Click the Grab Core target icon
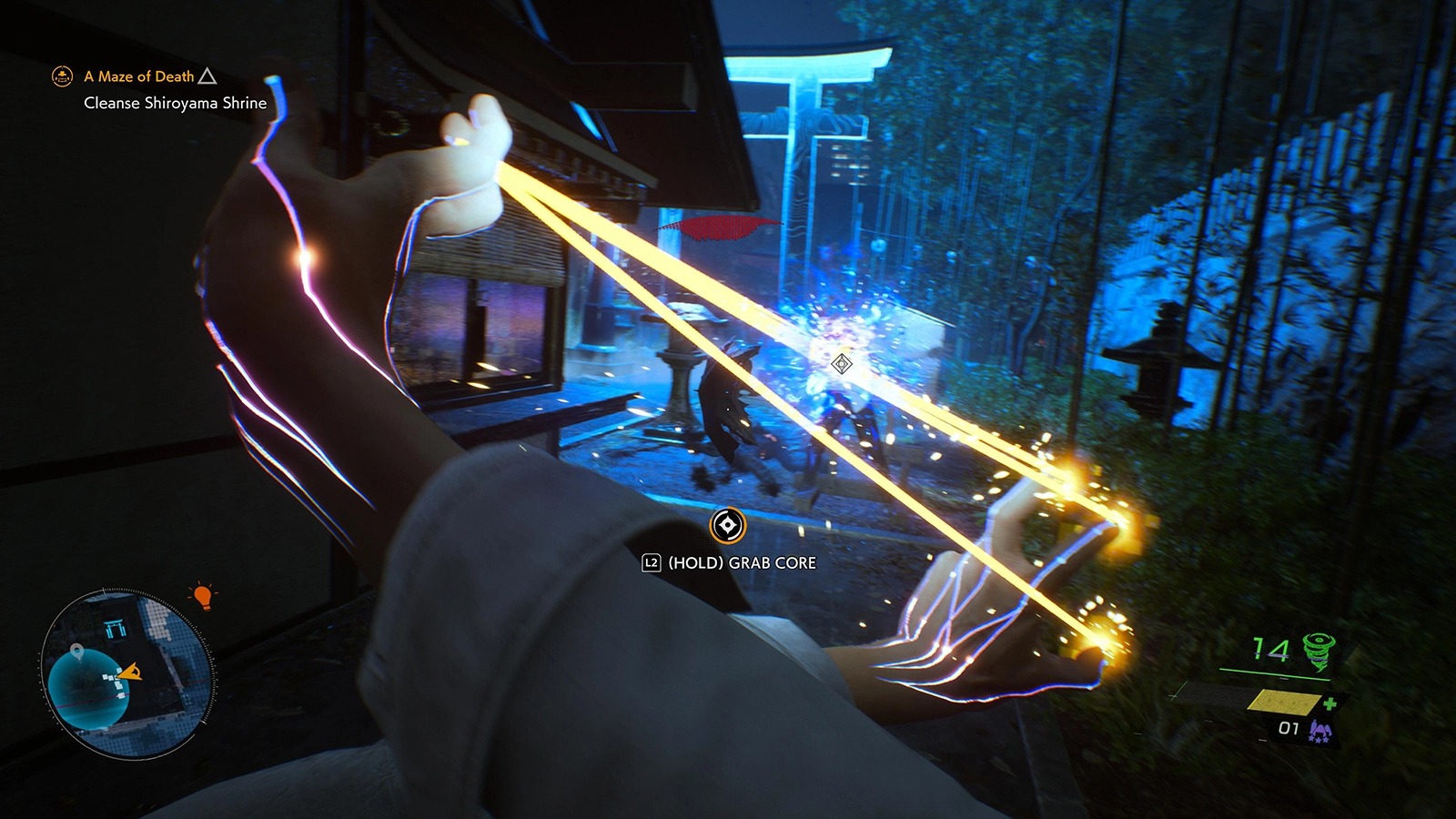The width and height of the screenshot is (1456, 819). [x=727, y=525]
